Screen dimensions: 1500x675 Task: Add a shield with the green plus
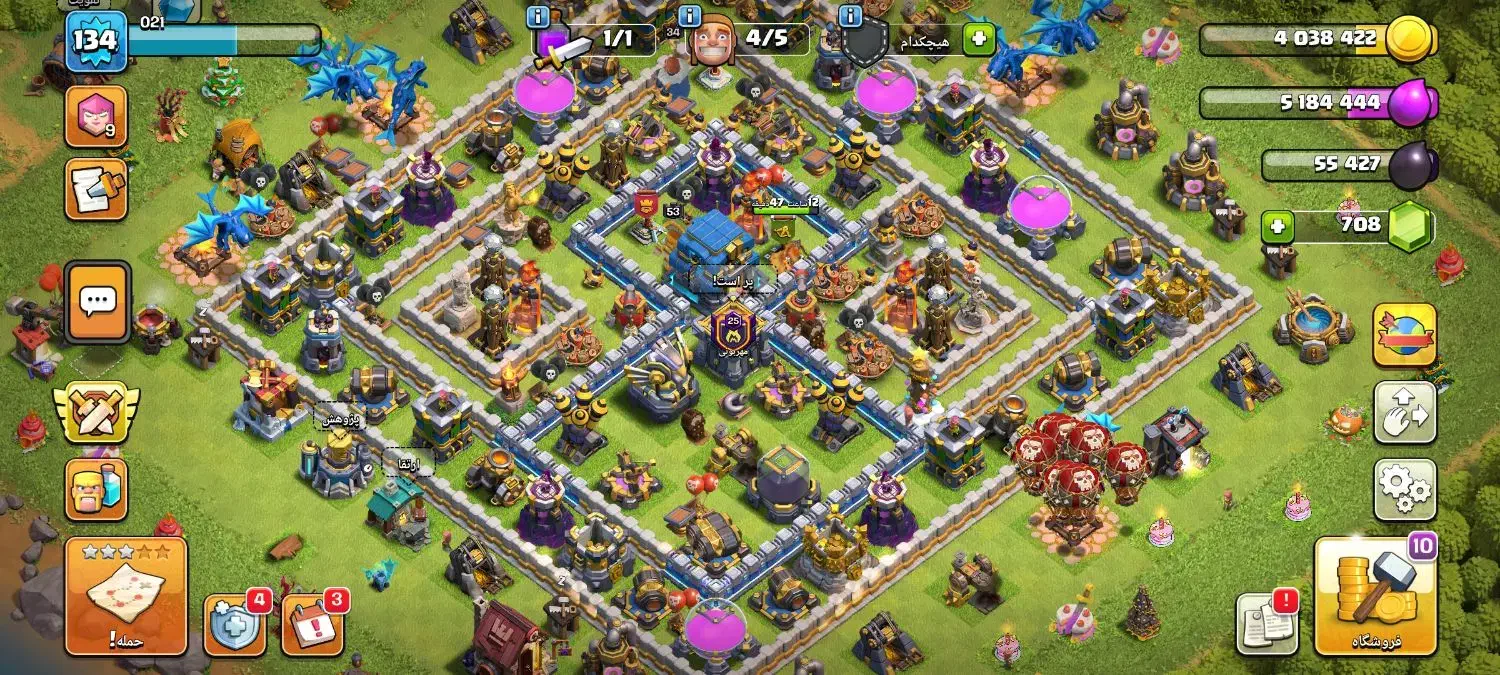pyautogui.click(x=978, y=40)
